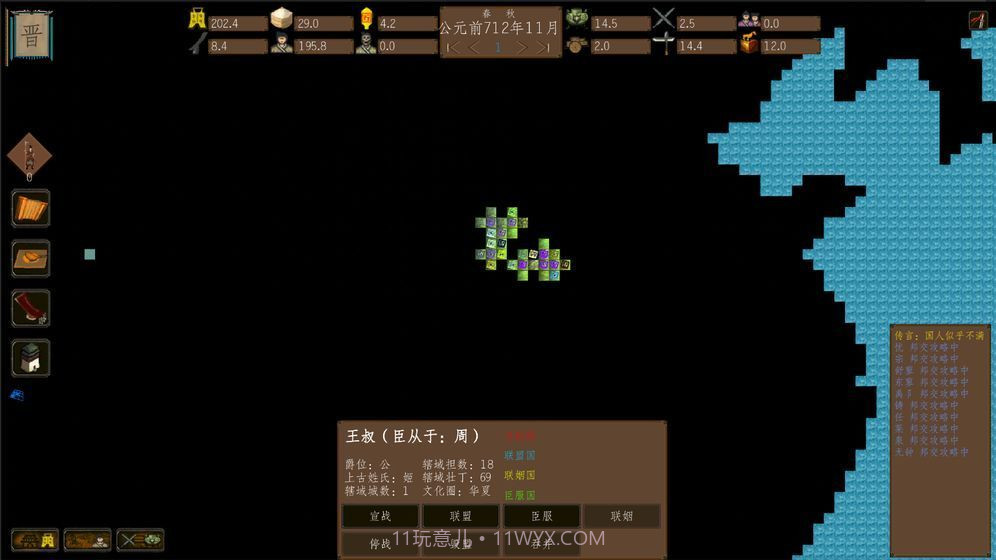Open the city gate tower panel
996x560 pixels.
click(31, 357)
